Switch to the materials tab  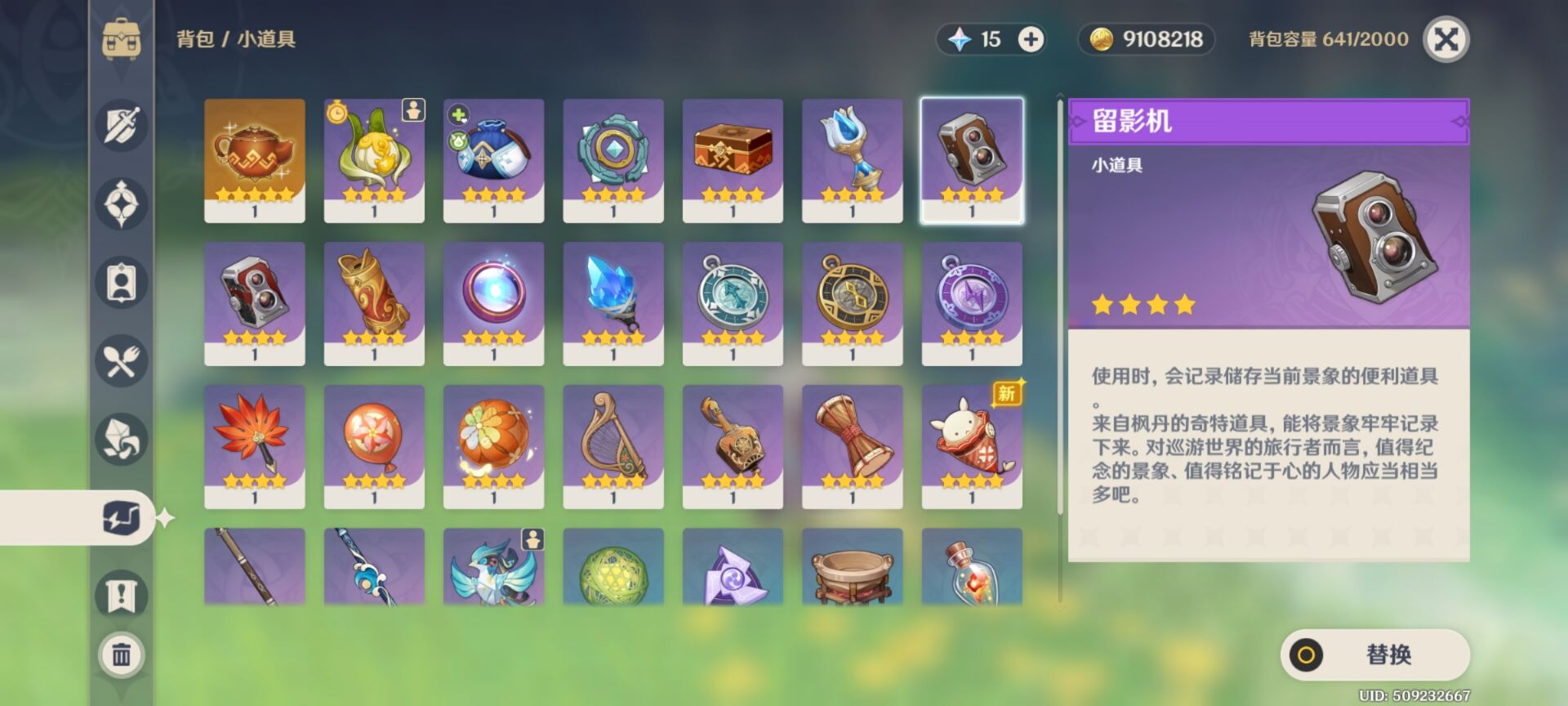(x=122, y=440)
